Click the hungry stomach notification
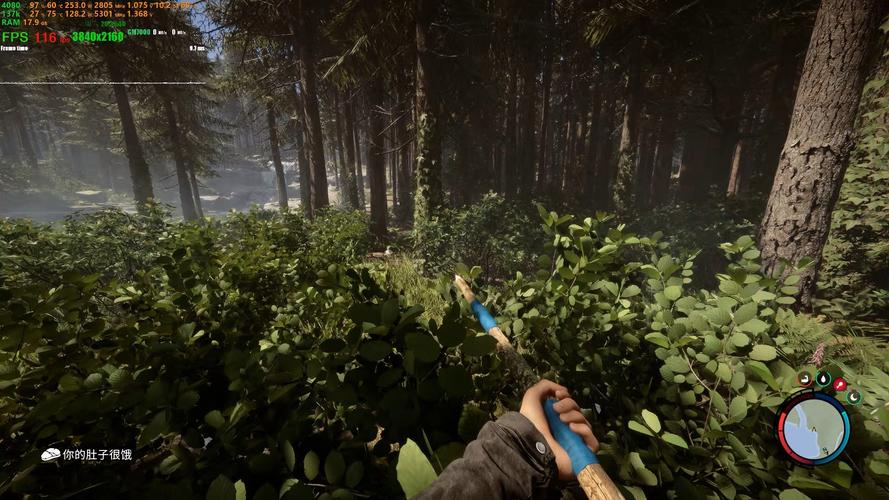 click(x=86, y=455)
